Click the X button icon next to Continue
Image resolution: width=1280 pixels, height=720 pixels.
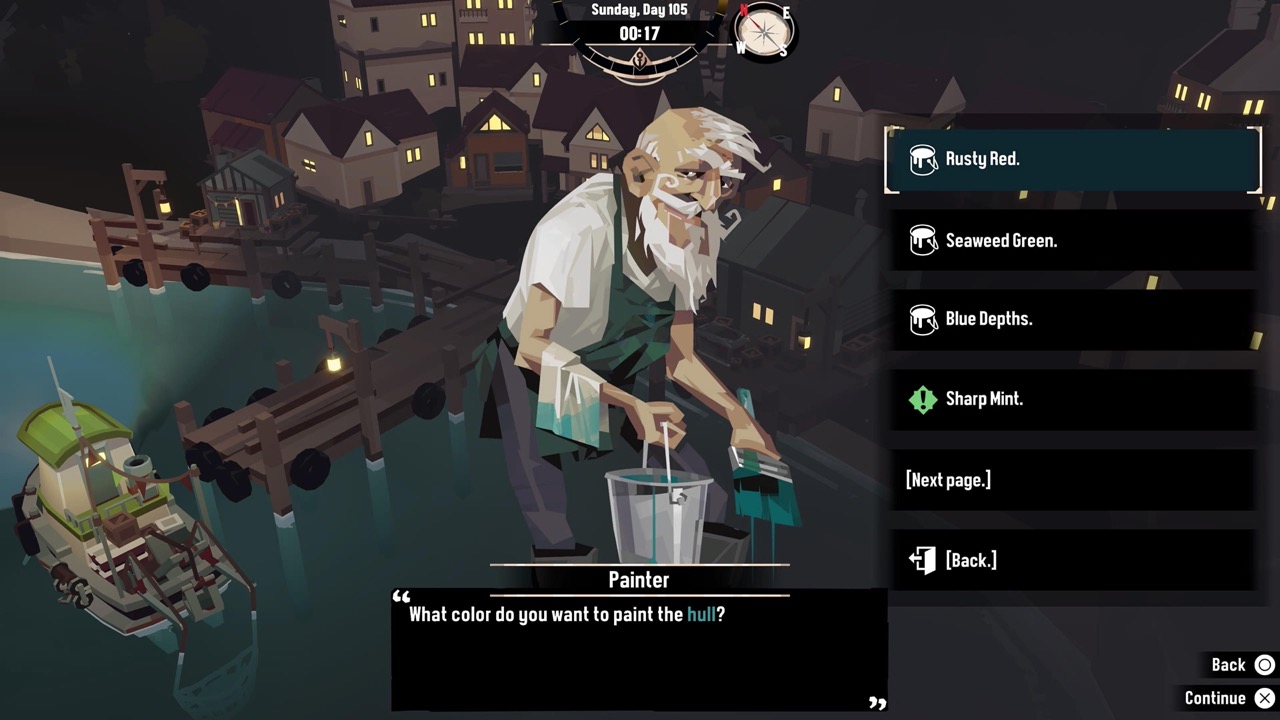1265,697
